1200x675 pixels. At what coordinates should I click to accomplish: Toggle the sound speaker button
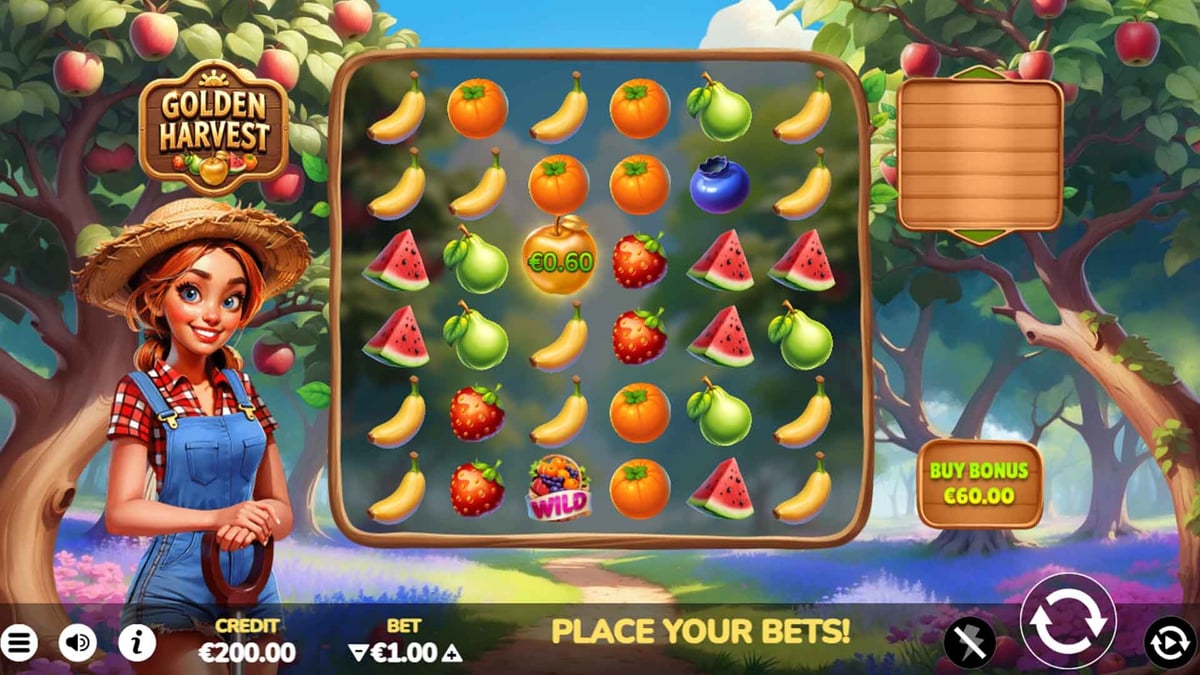[x=78, y=642]
